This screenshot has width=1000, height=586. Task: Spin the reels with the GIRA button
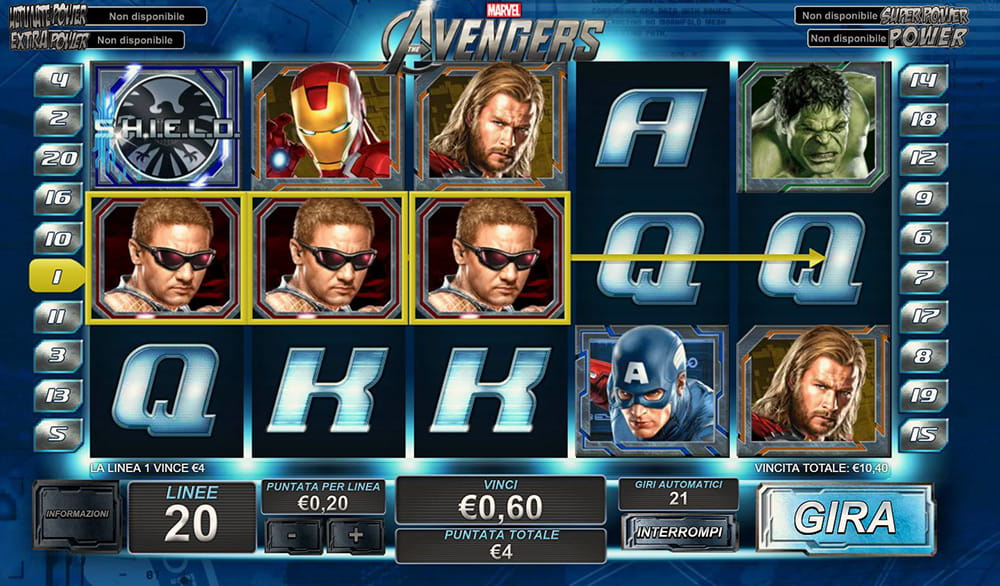[845, 517]
